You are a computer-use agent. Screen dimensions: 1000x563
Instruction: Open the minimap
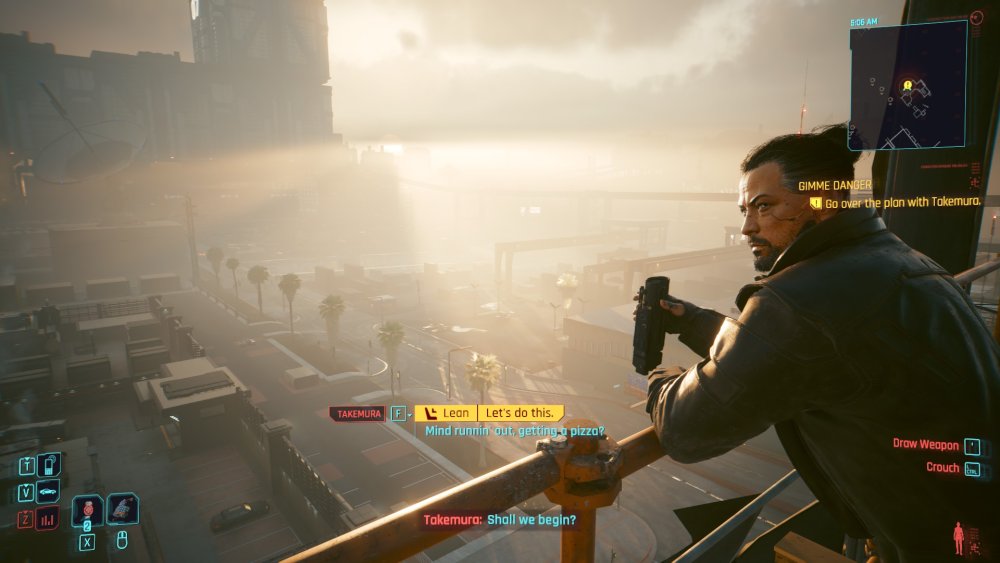click(x=907, y=85)
